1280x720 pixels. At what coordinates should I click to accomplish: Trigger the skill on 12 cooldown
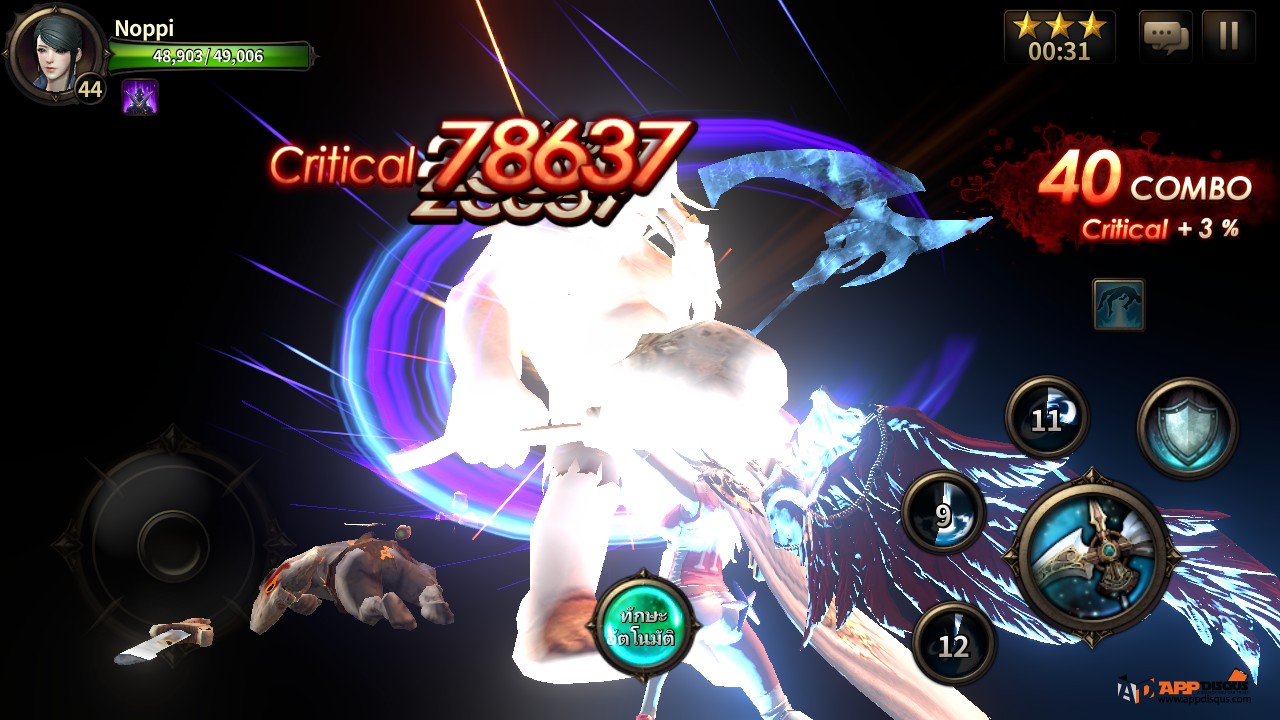(x=954, y=644)
